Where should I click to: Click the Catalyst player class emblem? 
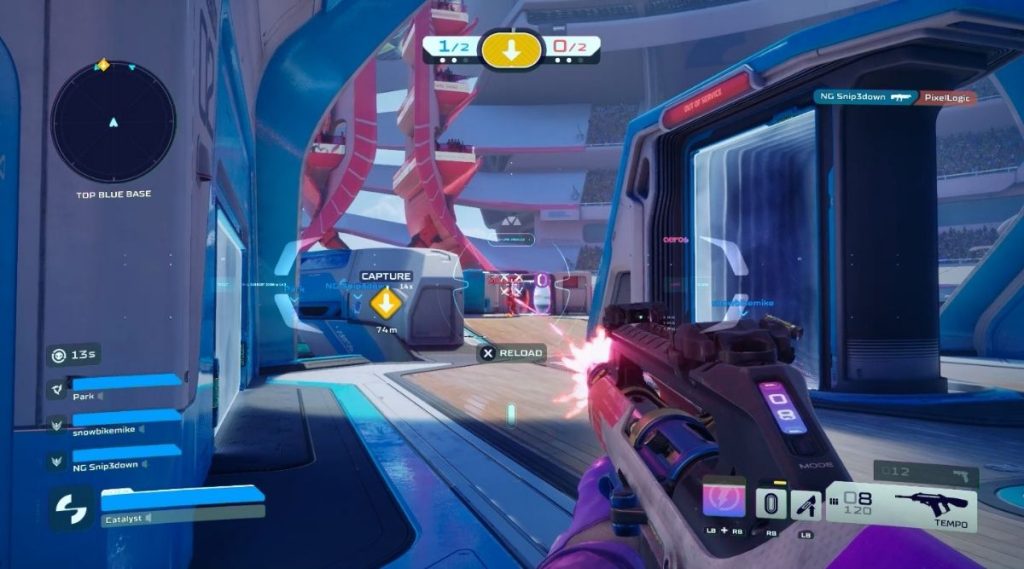72,509
